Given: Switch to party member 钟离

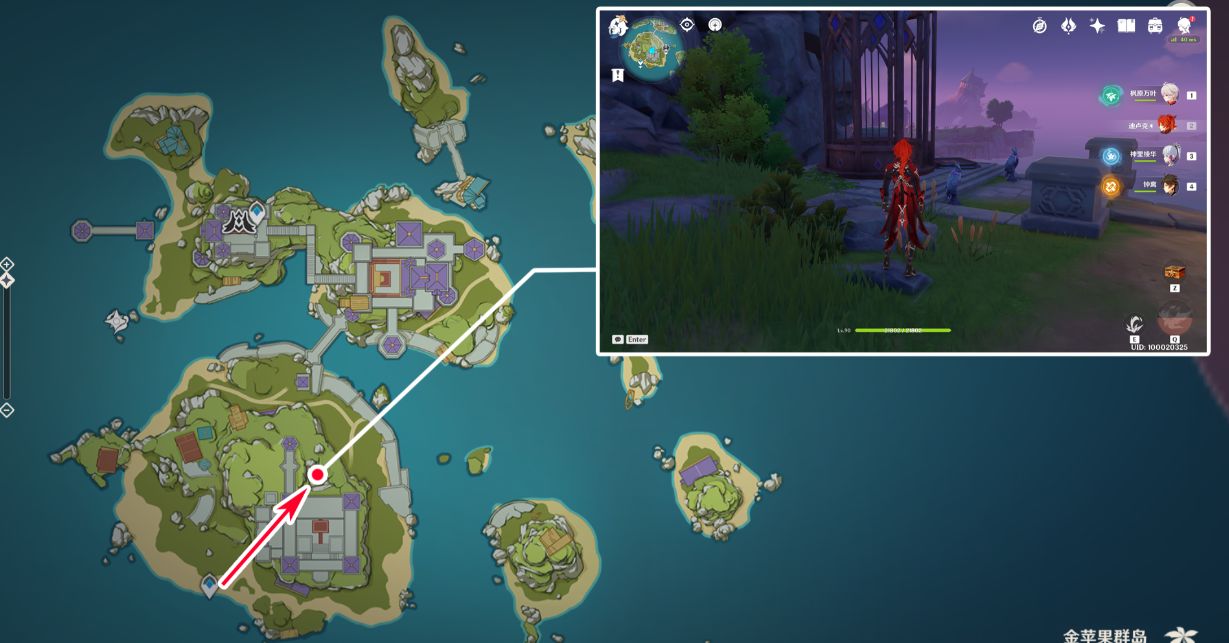Looking at the screenshot, I should click(1168, 185).
